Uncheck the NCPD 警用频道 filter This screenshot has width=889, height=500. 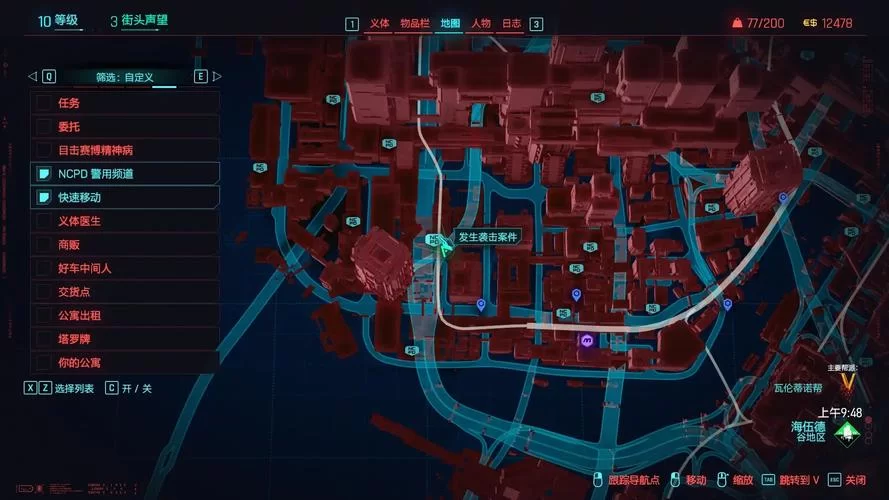tap(44, 174)
